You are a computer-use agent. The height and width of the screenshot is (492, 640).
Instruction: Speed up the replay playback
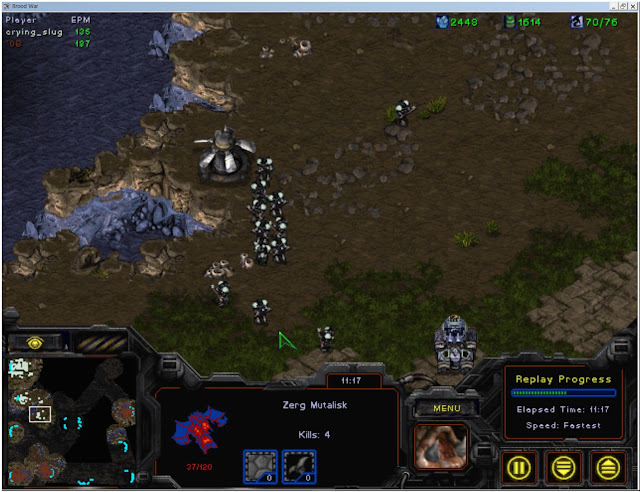coord(605,466)
